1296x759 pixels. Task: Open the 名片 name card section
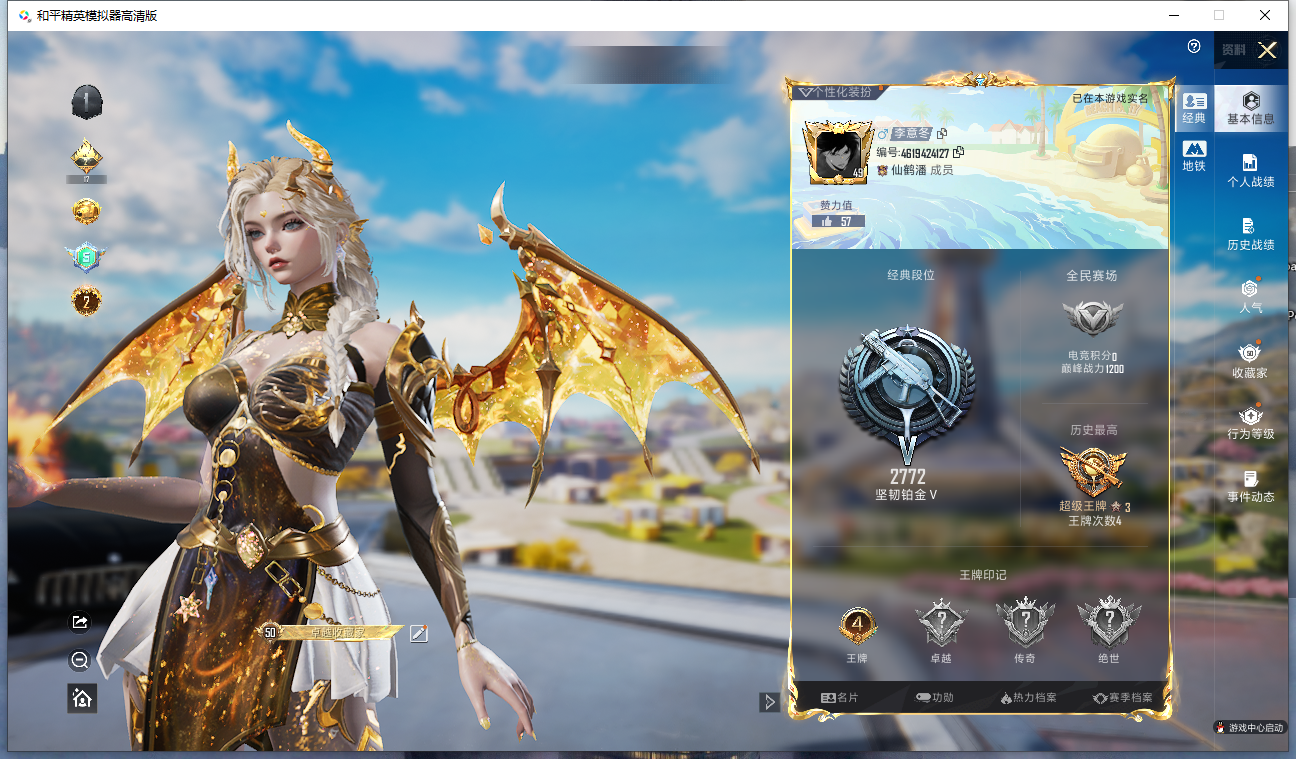click(839, 697)
